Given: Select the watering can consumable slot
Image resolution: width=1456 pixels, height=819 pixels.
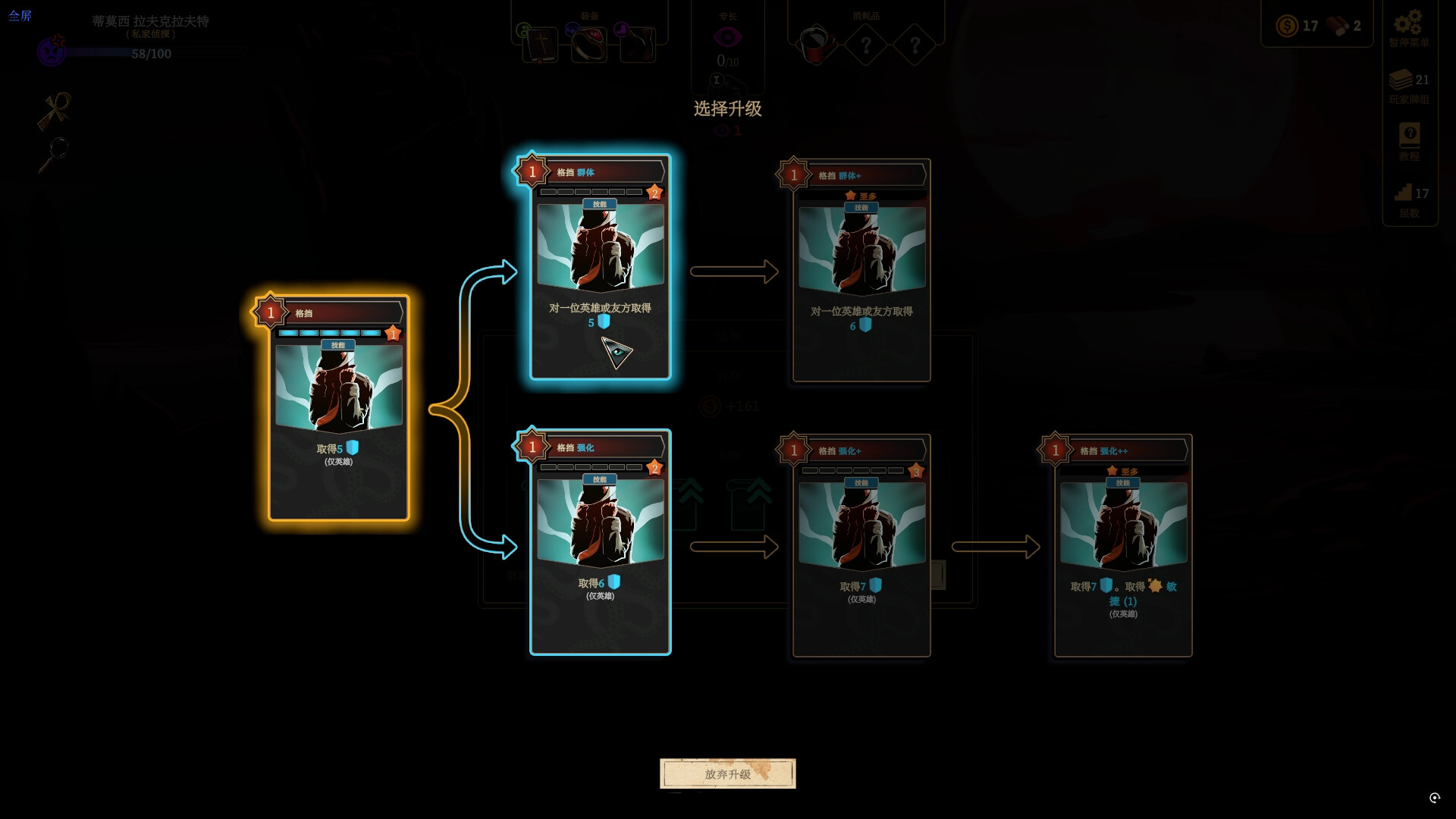Looking at the screenshot, I should [x=816, y=45].
